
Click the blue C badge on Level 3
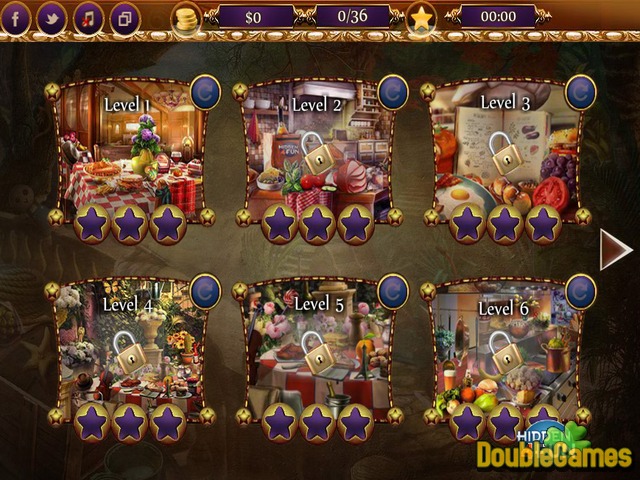click(581, 91)
